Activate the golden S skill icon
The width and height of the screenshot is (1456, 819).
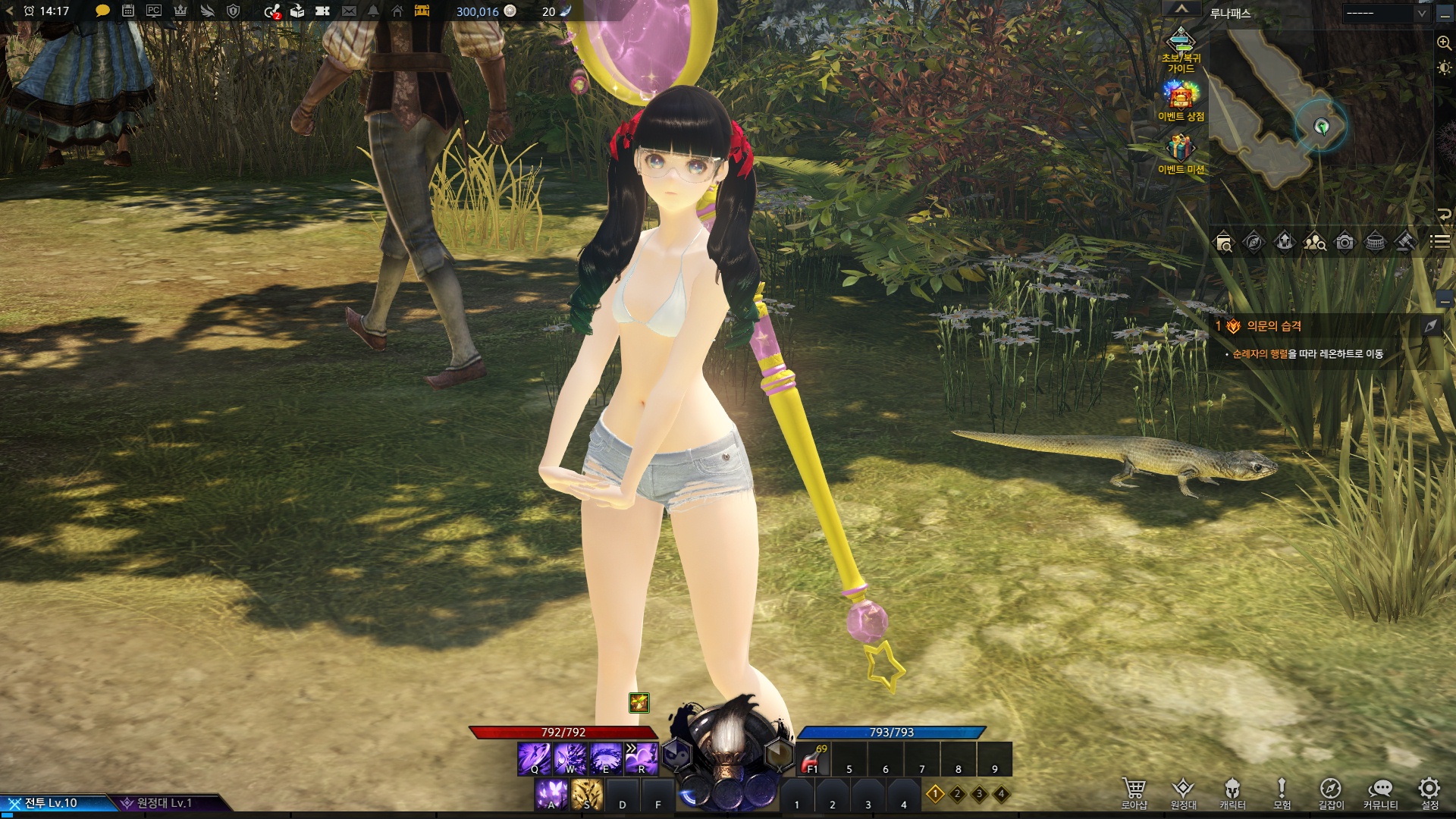tap(586, 795)
